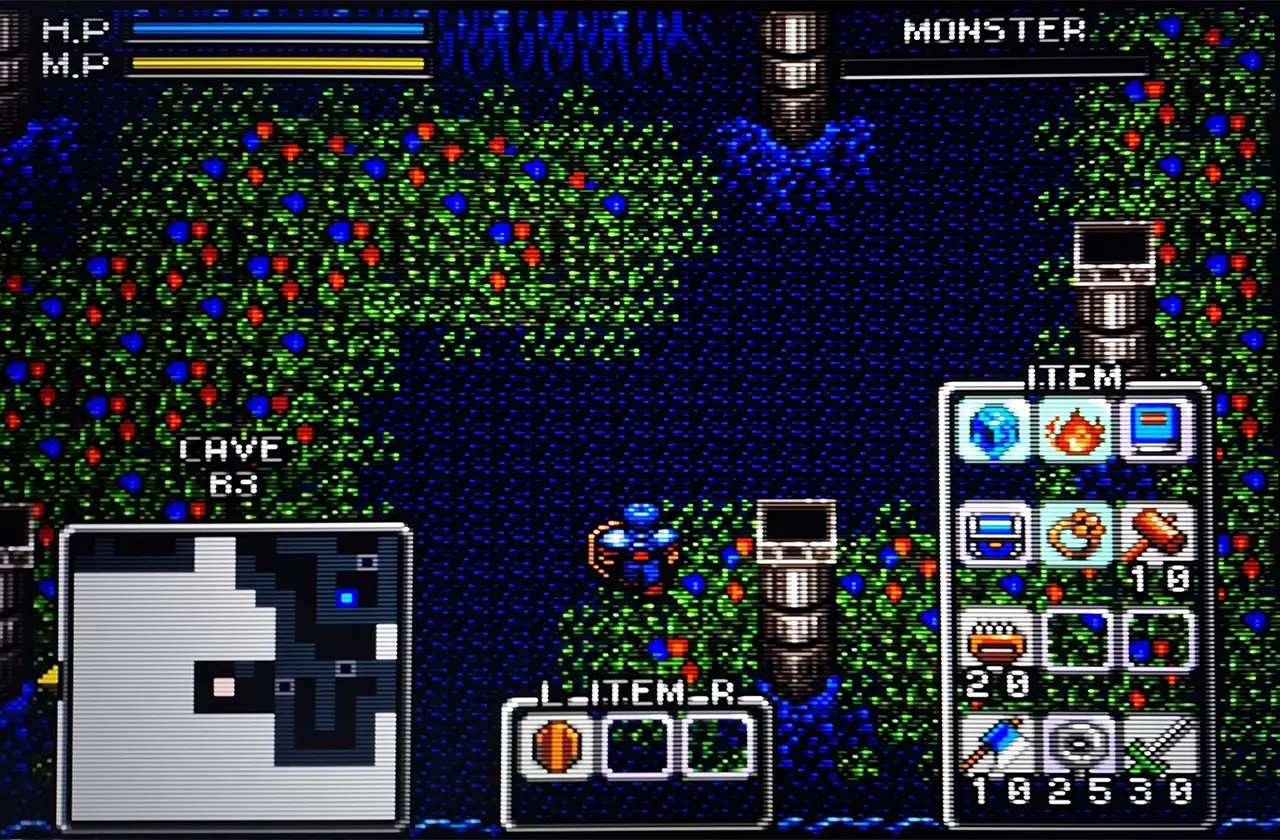
Task: Equip the green-hilted sword item
Action: 1157,745
